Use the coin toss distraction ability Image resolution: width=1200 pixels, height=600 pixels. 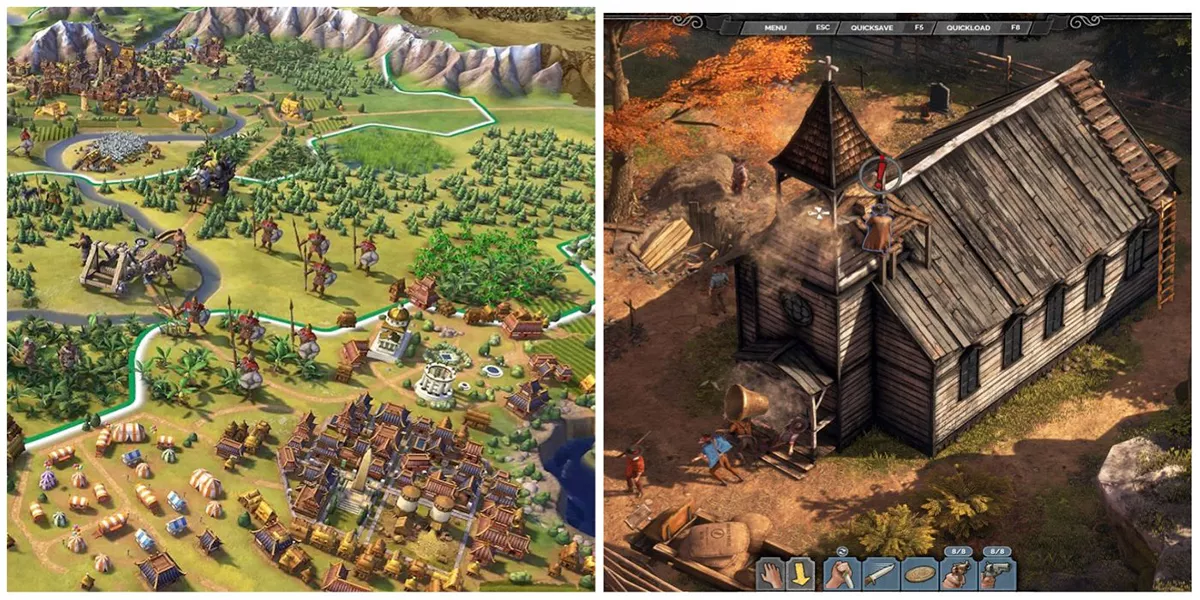(x=919, y=573)
